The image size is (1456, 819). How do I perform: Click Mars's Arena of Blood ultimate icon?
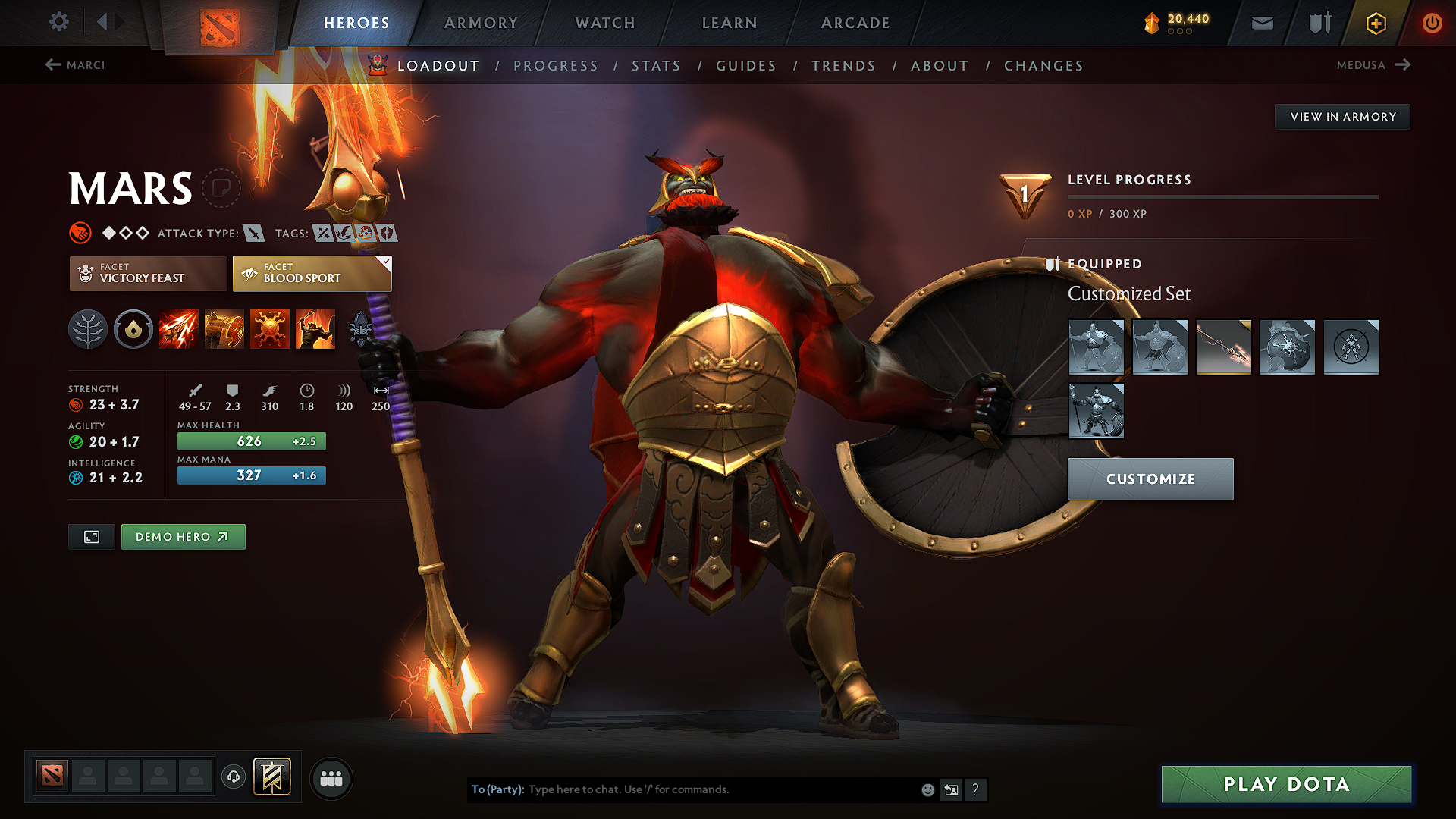(315, 329)
